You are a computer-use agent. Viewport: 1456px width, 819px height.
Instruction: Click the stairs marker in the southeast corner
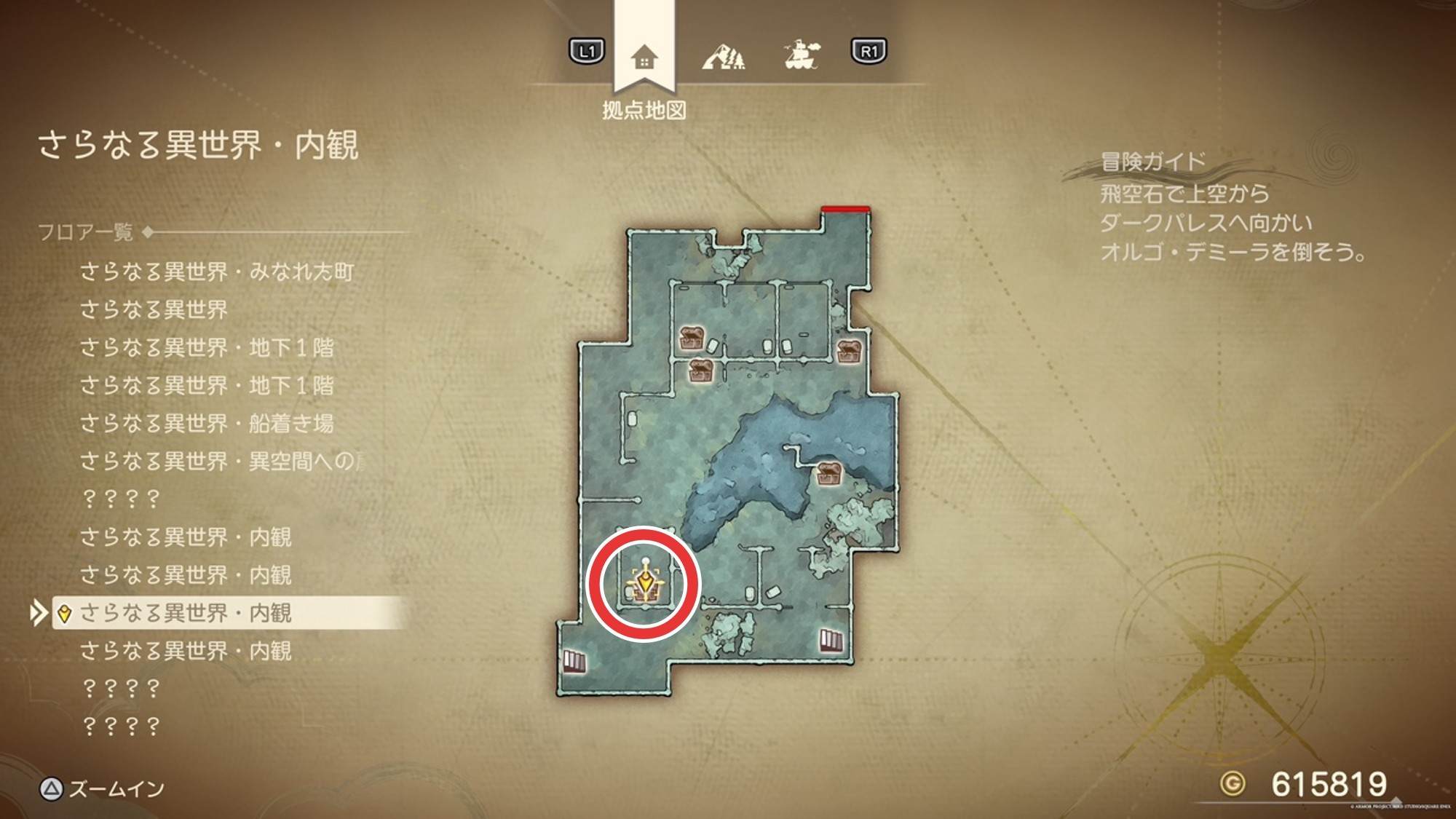[831, 641]
